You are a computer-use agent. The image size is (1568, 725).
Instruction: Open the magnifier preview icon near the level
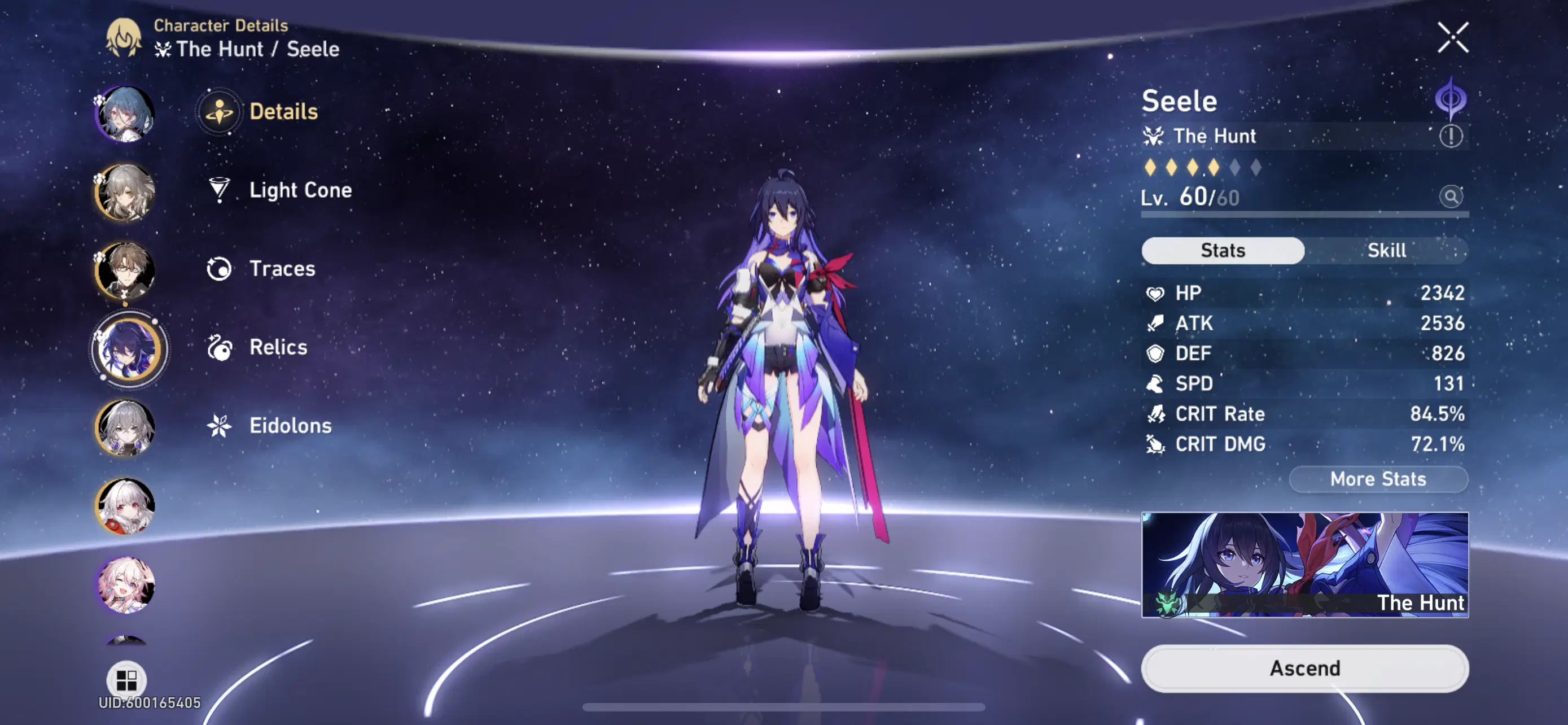(1452, 197)
